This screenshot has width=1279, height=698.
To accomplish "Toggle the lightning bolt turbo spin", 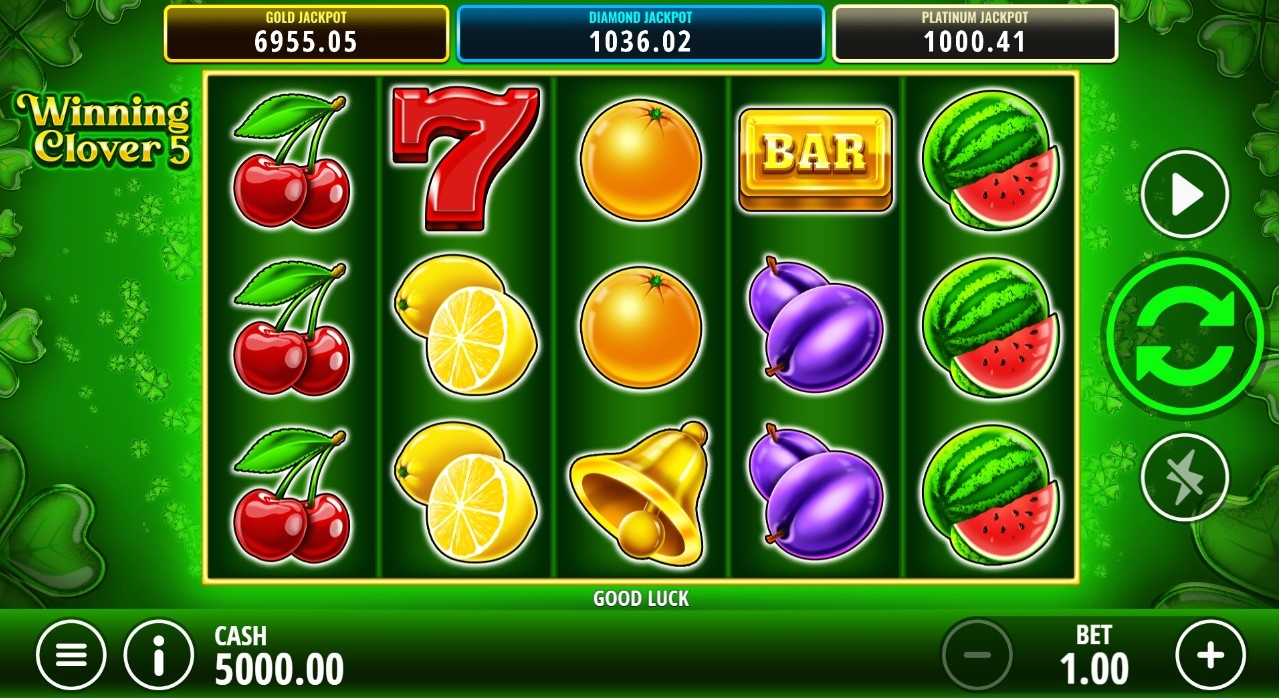I will (x=1185, y=477).
